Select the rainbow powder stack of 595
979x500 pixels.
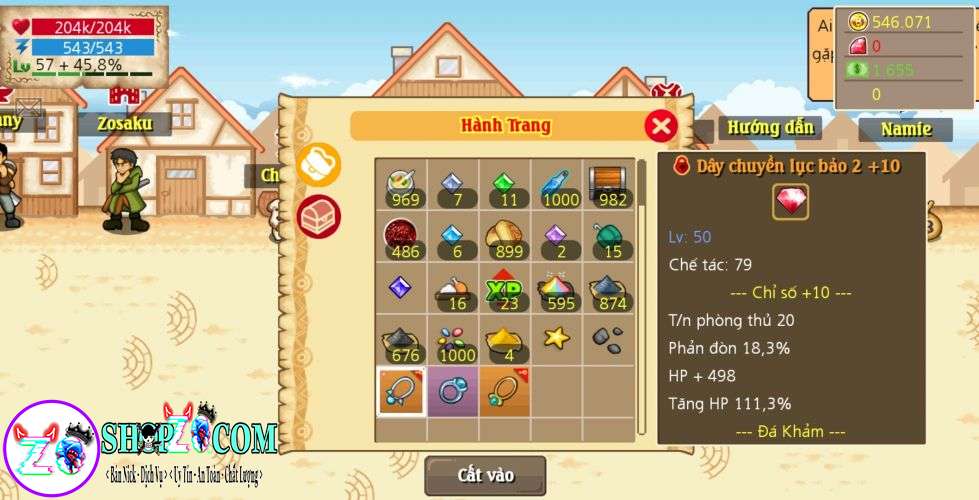(556, 289)
